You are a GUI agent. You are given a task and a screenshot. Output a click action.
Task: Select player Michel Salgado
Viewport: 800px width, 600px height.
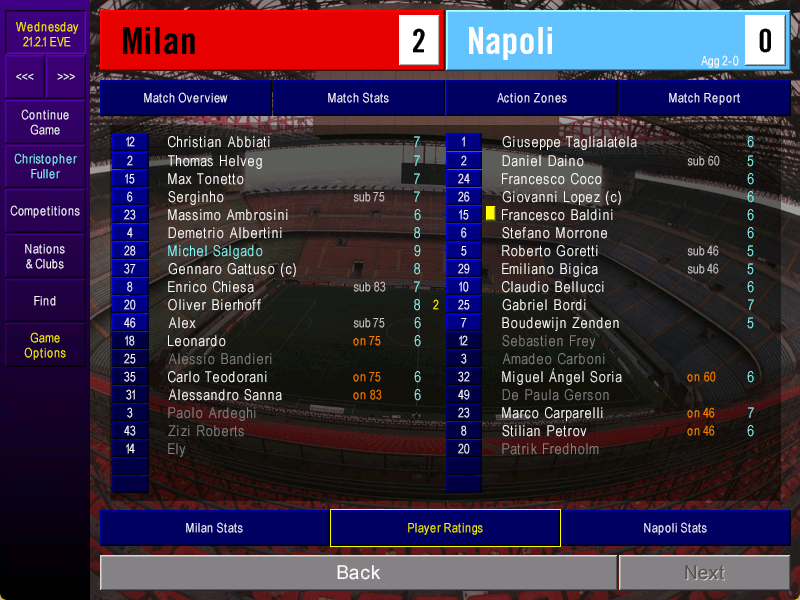click(x=215, y=251)
